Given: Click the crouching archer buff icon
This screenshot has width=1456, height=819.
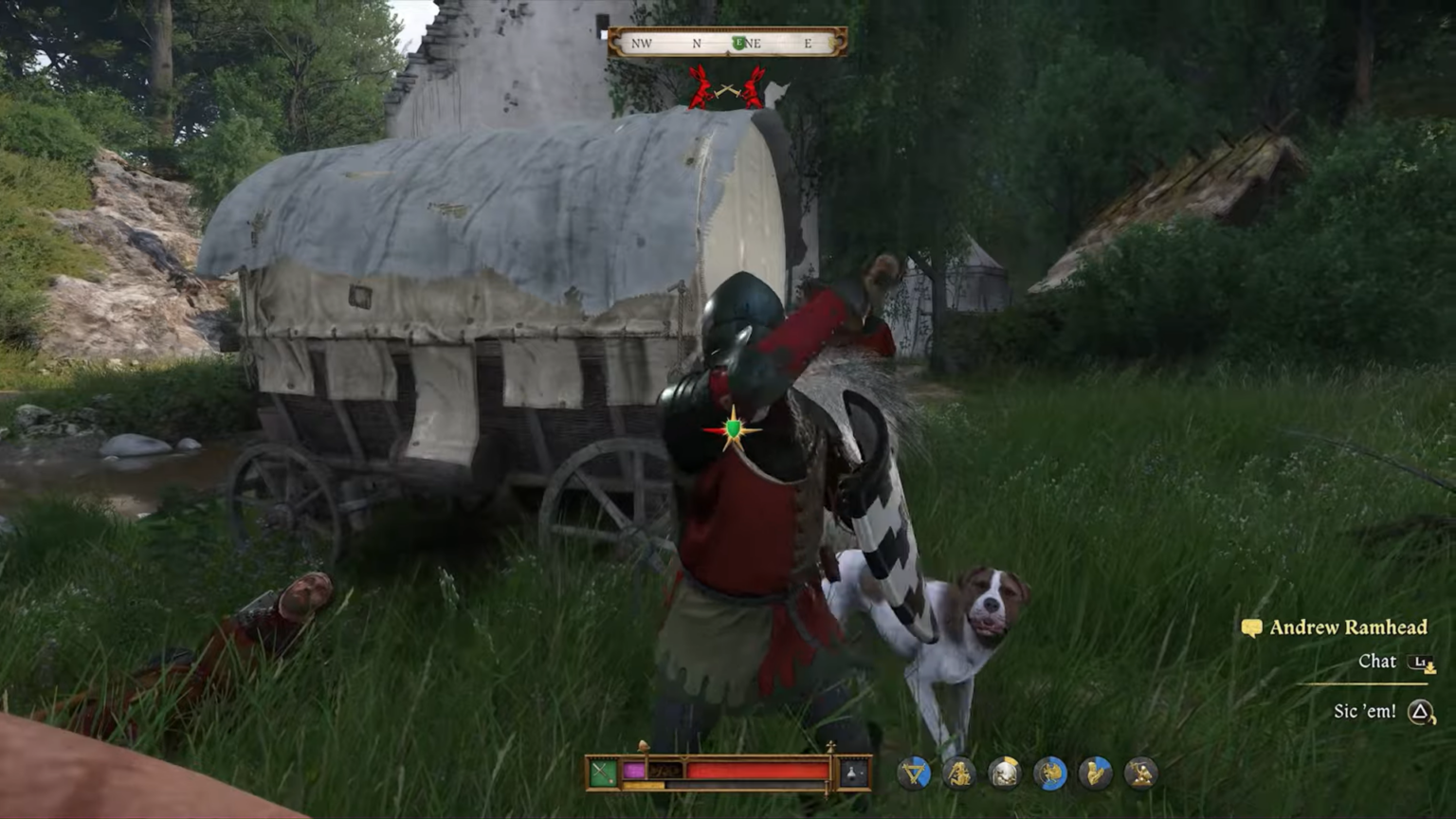Looking at the screenshot, I should (x=959, y=773).
